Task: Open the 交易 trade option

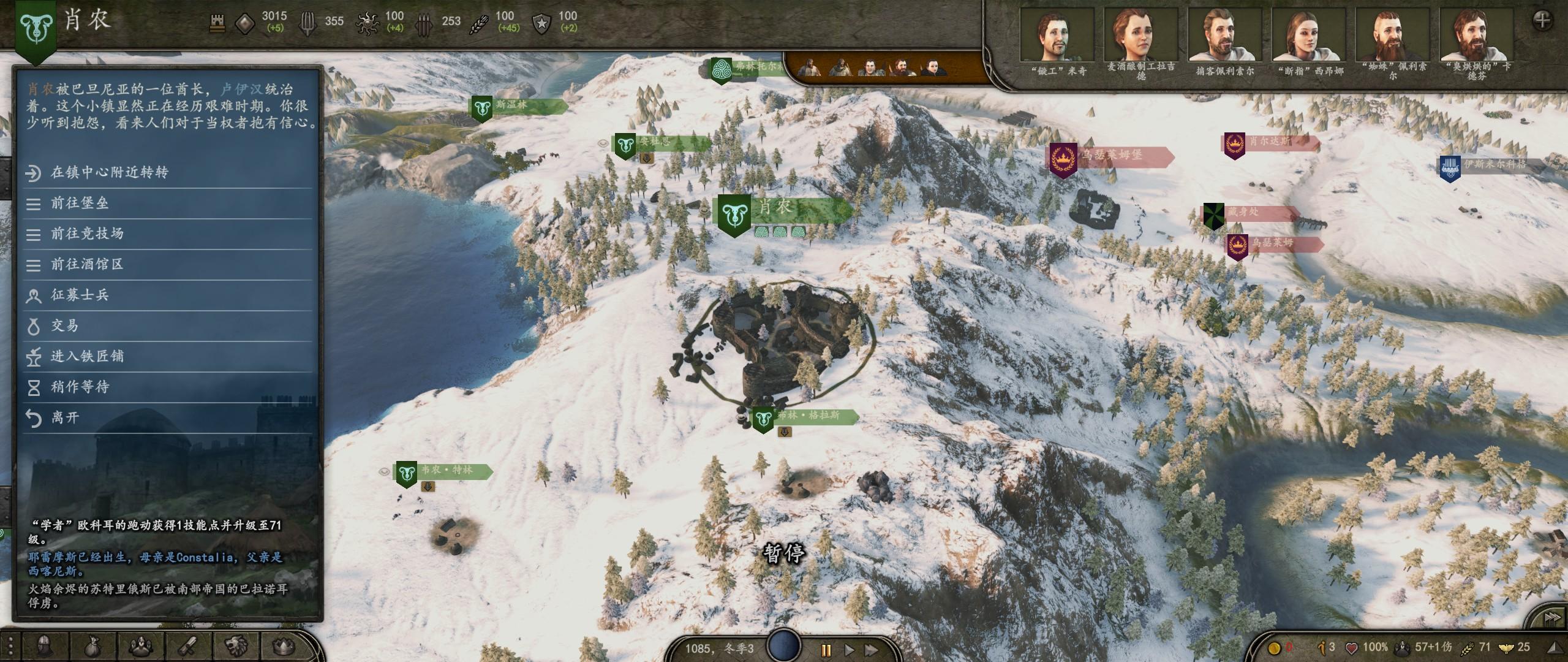Action: (64, 326)
